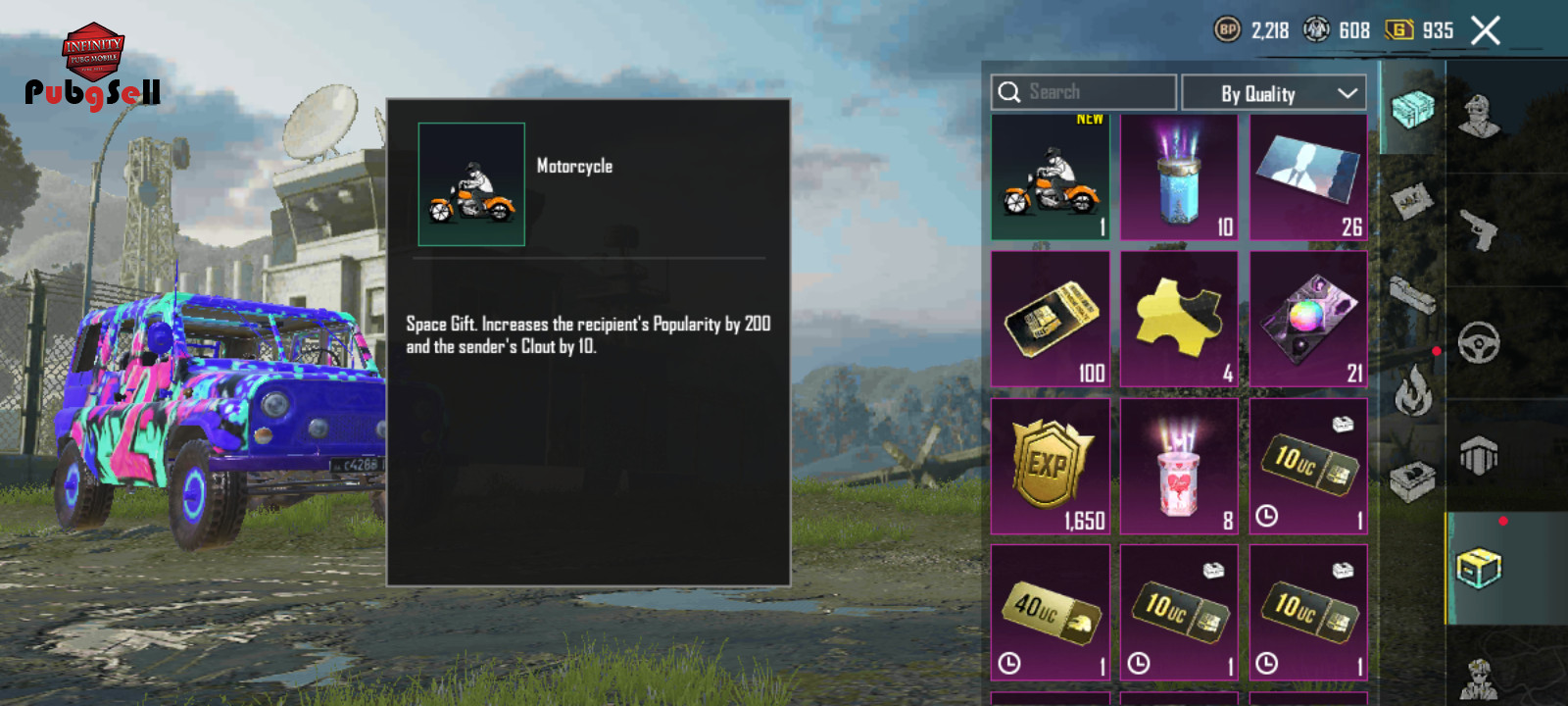Viewport: 1568px width, 706px height.
Task: Open the teal crate category tab
Action: click(x=1412, y=108)
